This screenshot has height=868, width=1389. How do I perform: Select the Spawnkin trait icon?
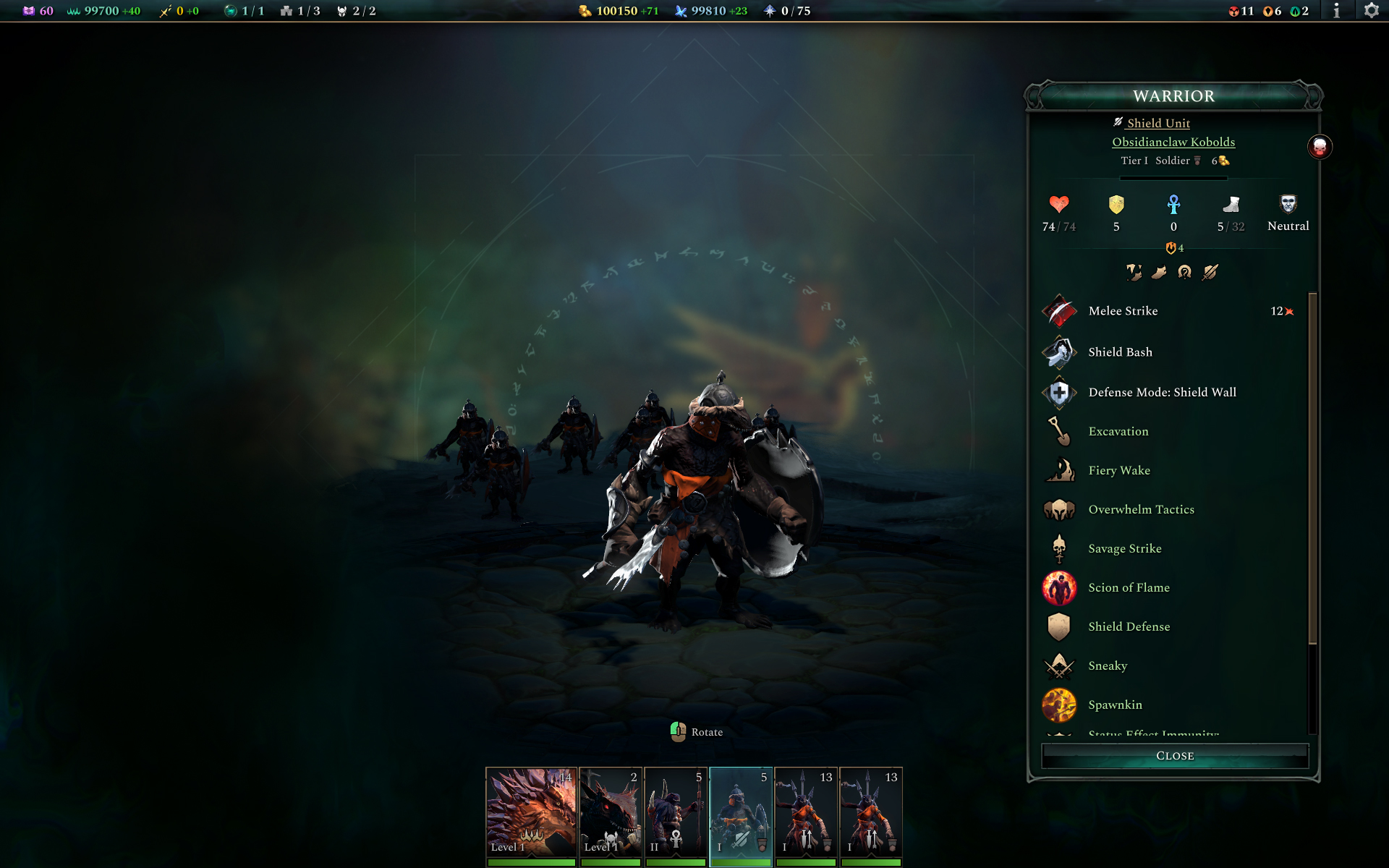pos(1059,705)
